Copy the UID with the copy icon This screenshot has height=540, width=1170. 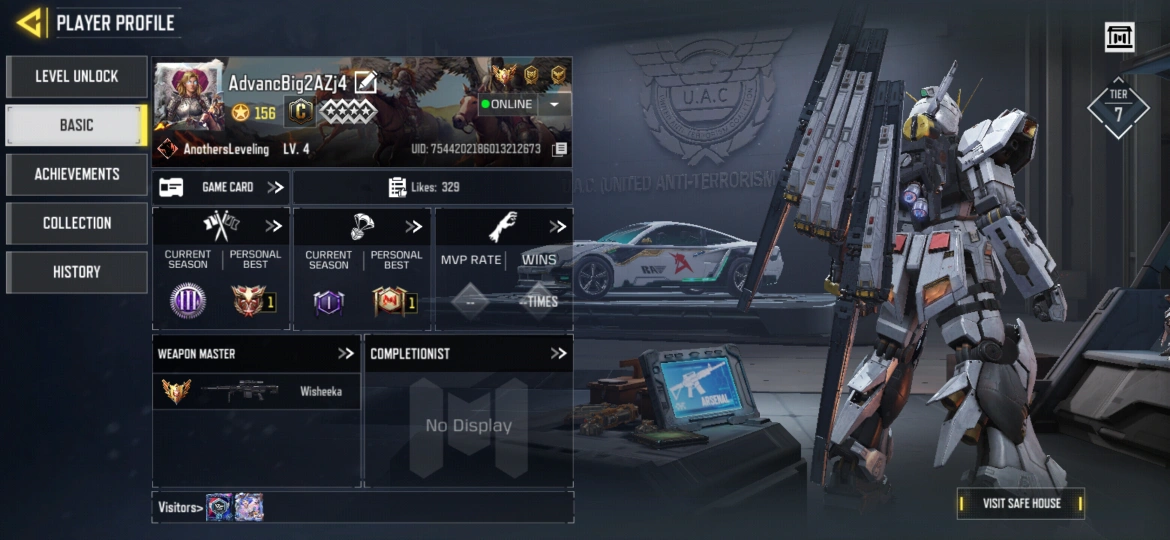(560, 149)
